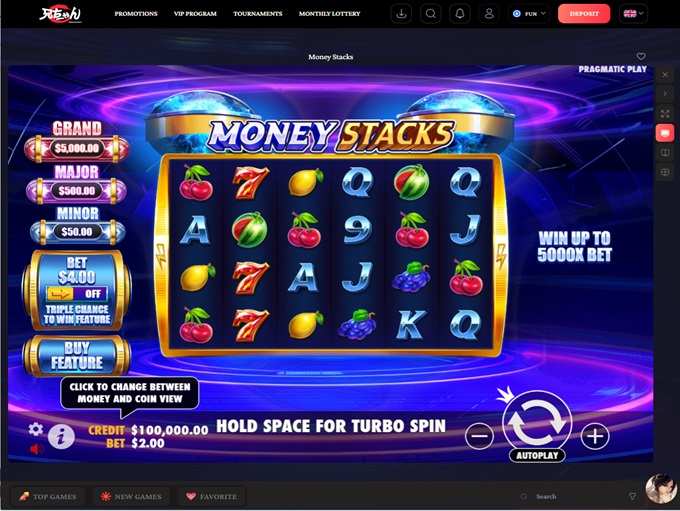Switch the credit display between money and coins
Screen dimensions: 680x511
pos(150,430)
